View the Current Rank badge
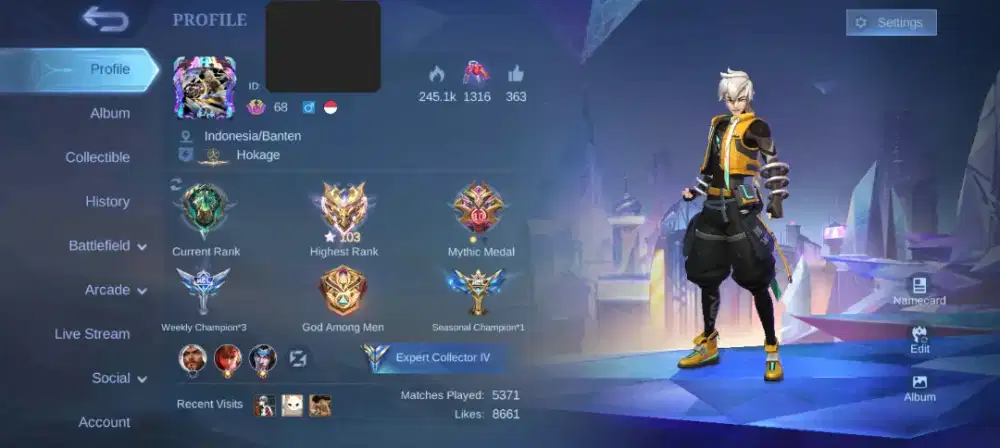 (206, 211)
